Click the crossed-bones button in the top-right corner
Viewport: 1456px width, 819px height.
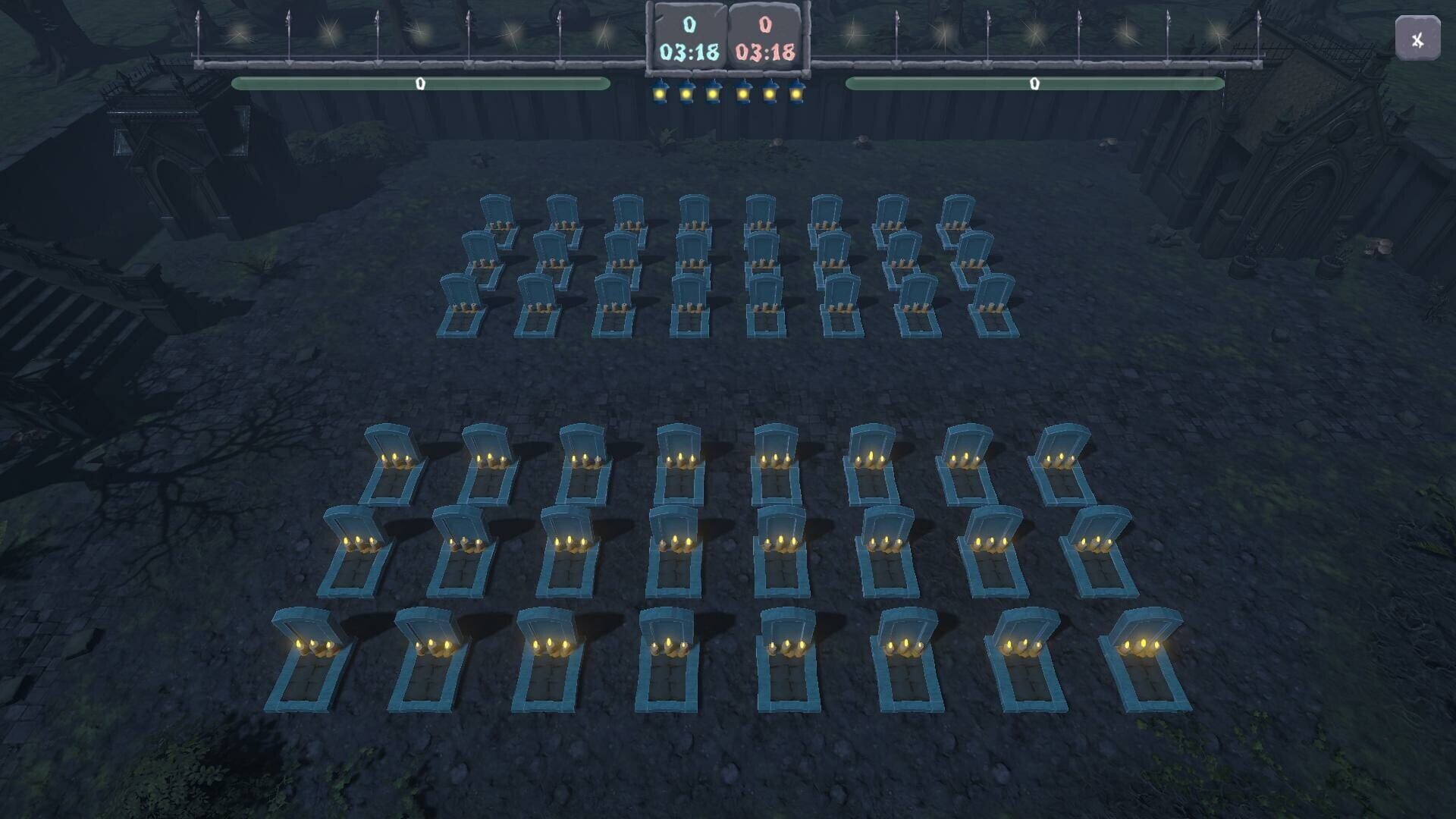tap(1417, 39)
